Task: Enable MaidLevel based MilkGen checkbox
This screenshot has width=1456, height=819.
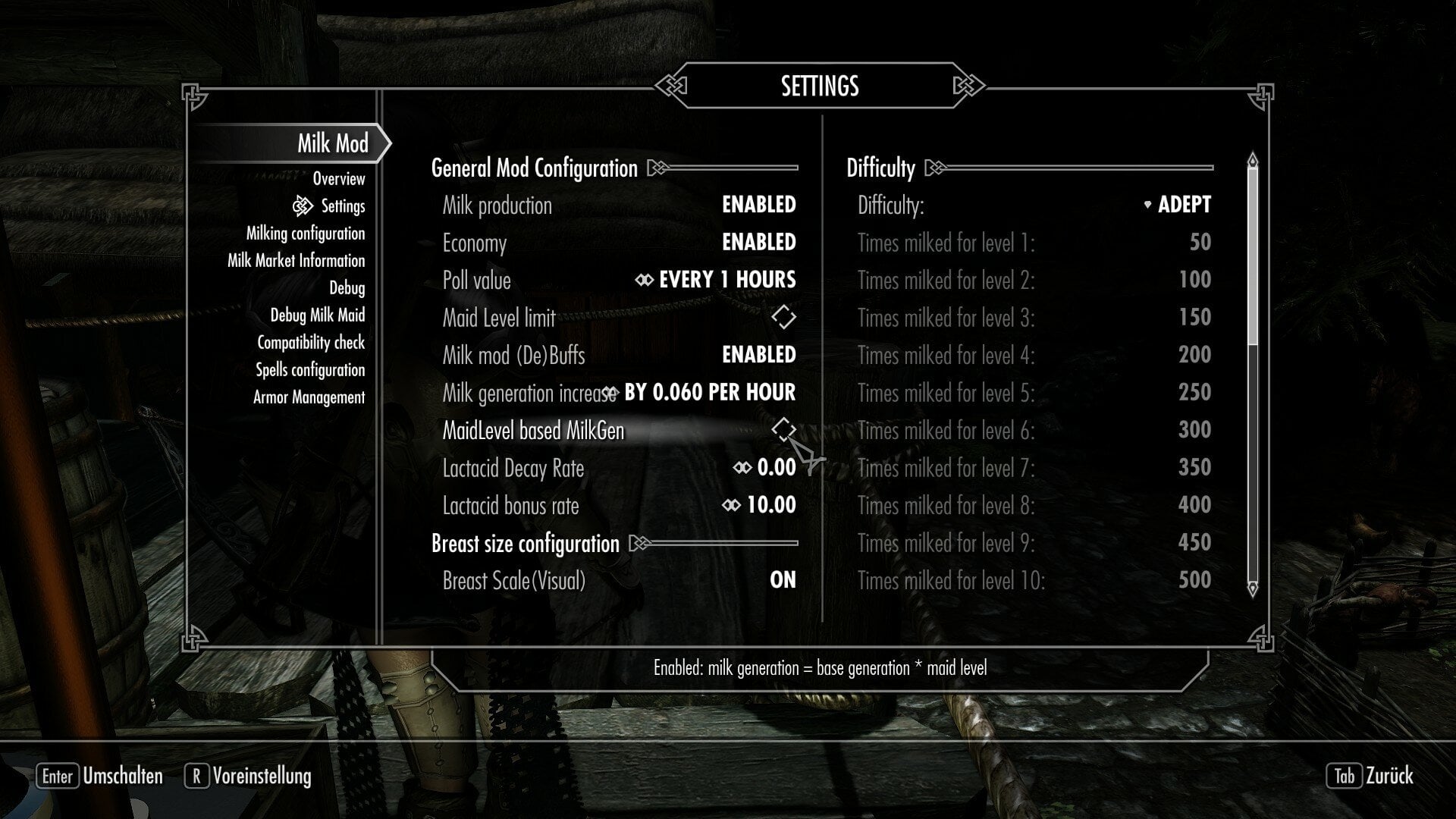Action: coord(783,430)
